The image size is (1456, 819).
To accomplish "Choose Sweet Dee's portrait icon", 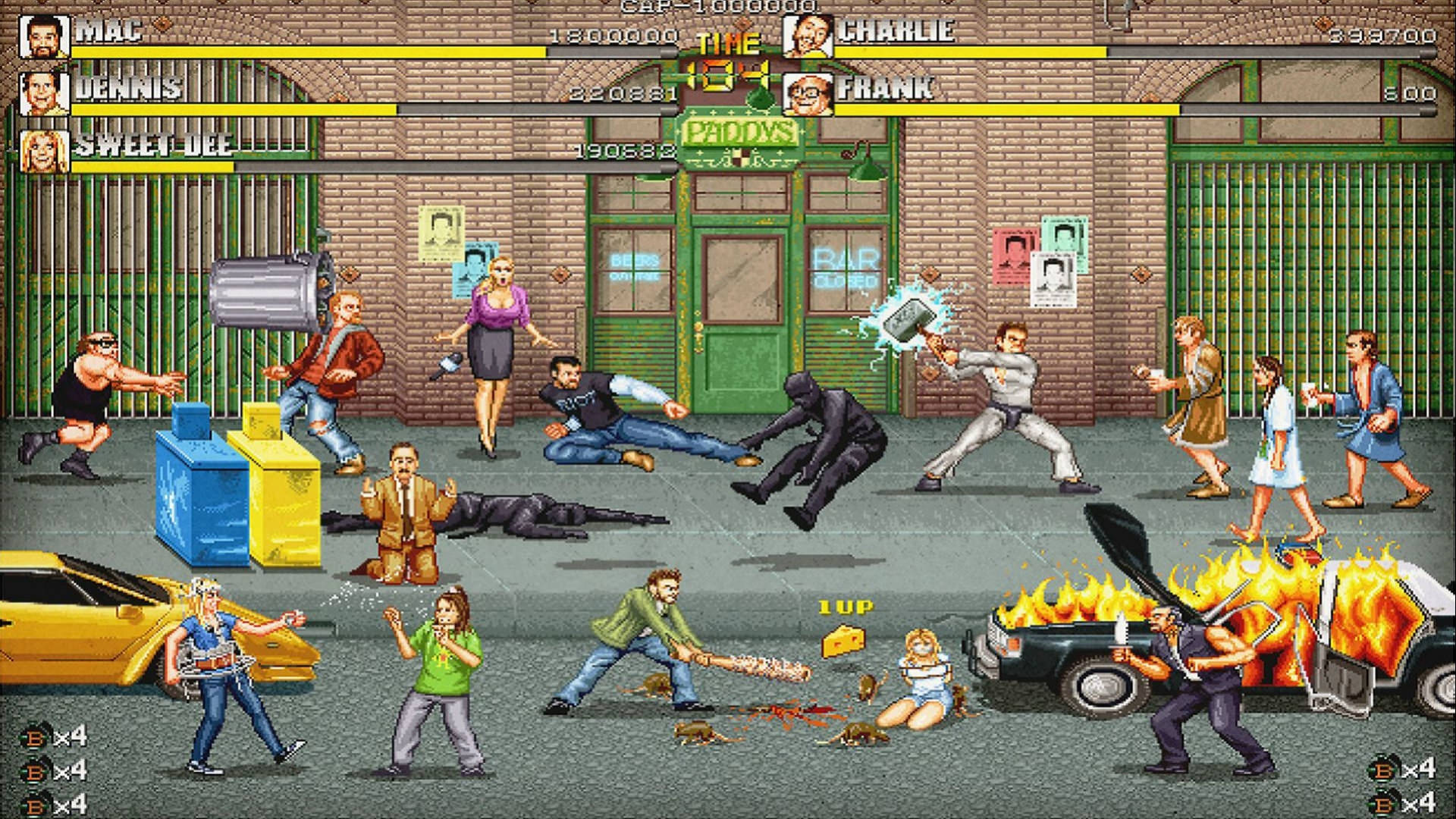I will pos(45,152).
